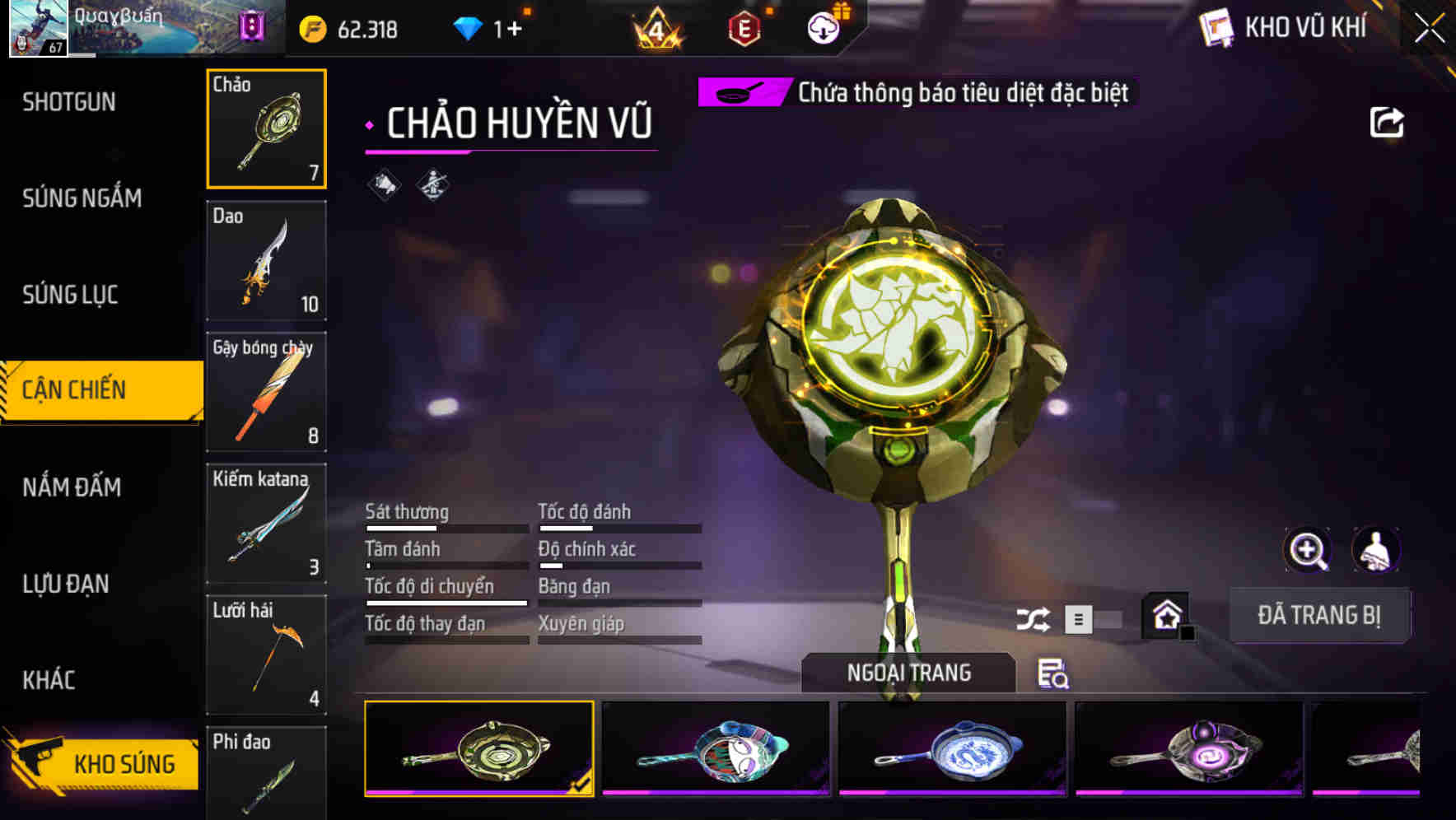Pick the blue dragon pan skin thumbnail

(x=953, y=748)
